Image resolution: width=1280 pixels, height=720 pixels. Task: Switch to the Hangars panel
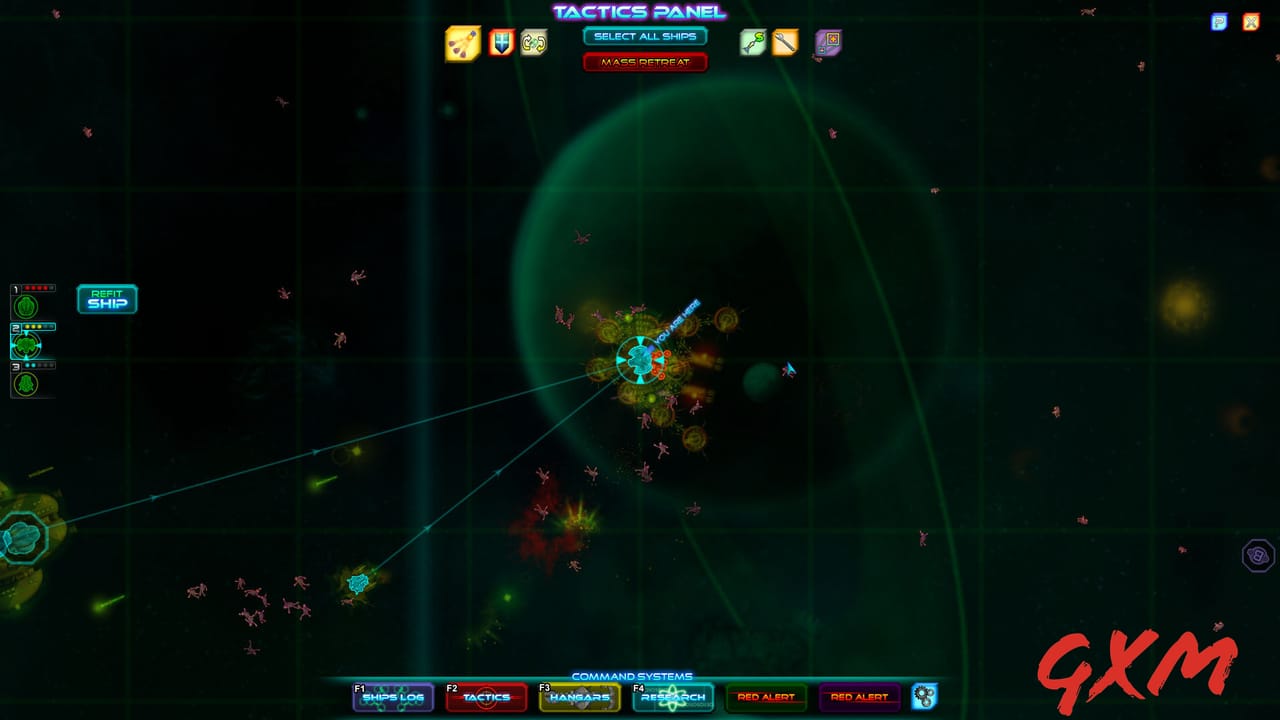tap(580, 699)
